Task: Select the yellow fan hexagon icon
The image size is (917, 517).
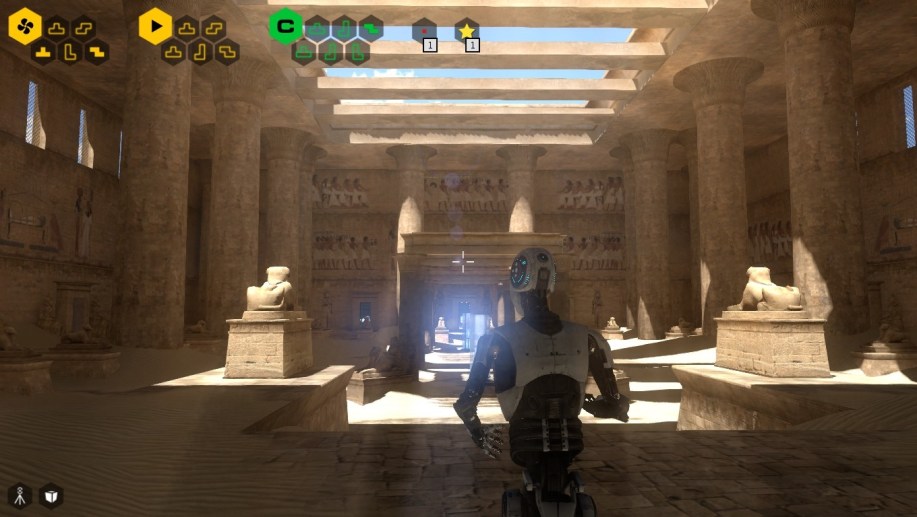Action: tap(25, 25)
